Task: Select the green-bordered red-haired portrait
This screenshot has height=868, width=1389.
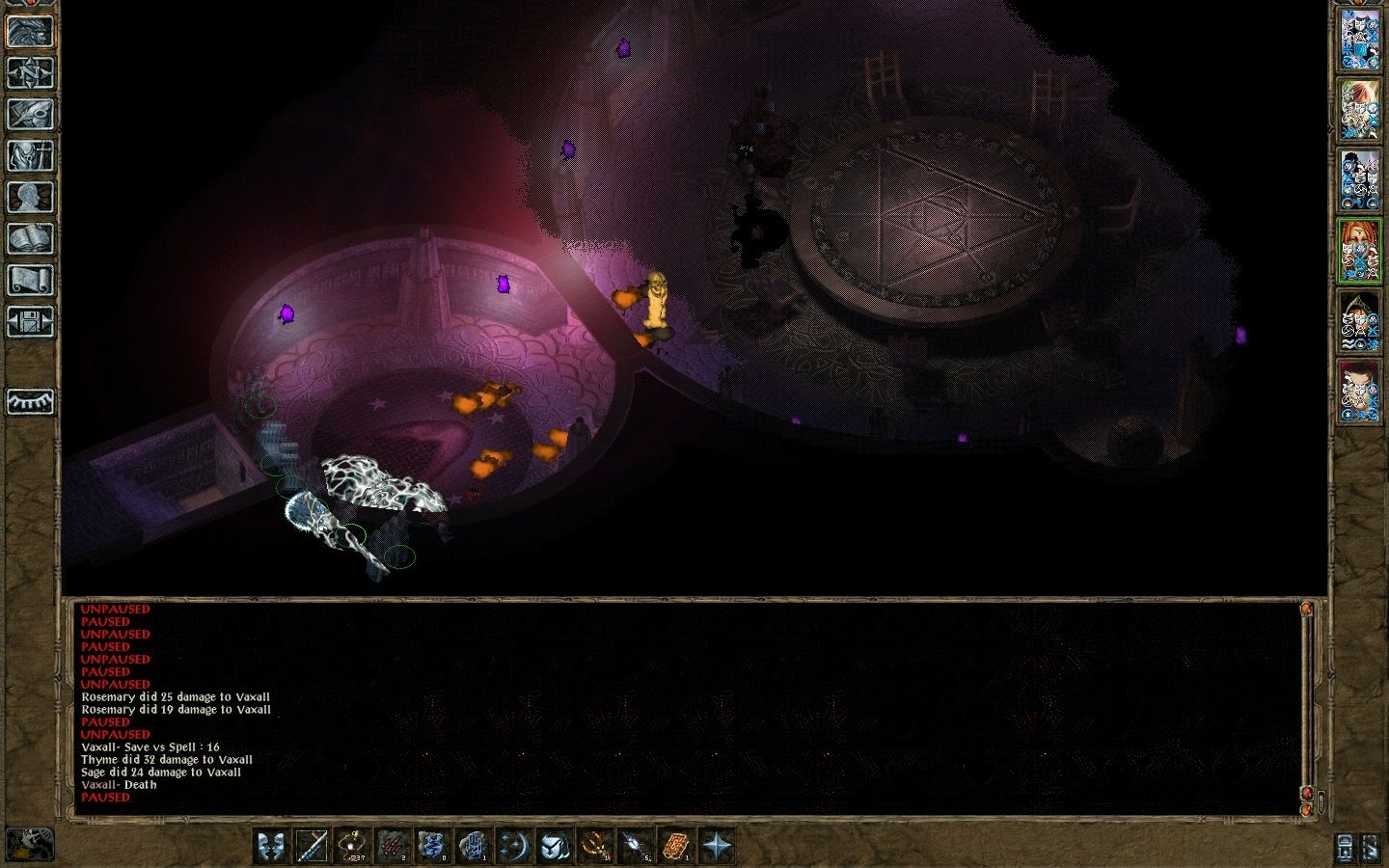Action: [1360, 250]
